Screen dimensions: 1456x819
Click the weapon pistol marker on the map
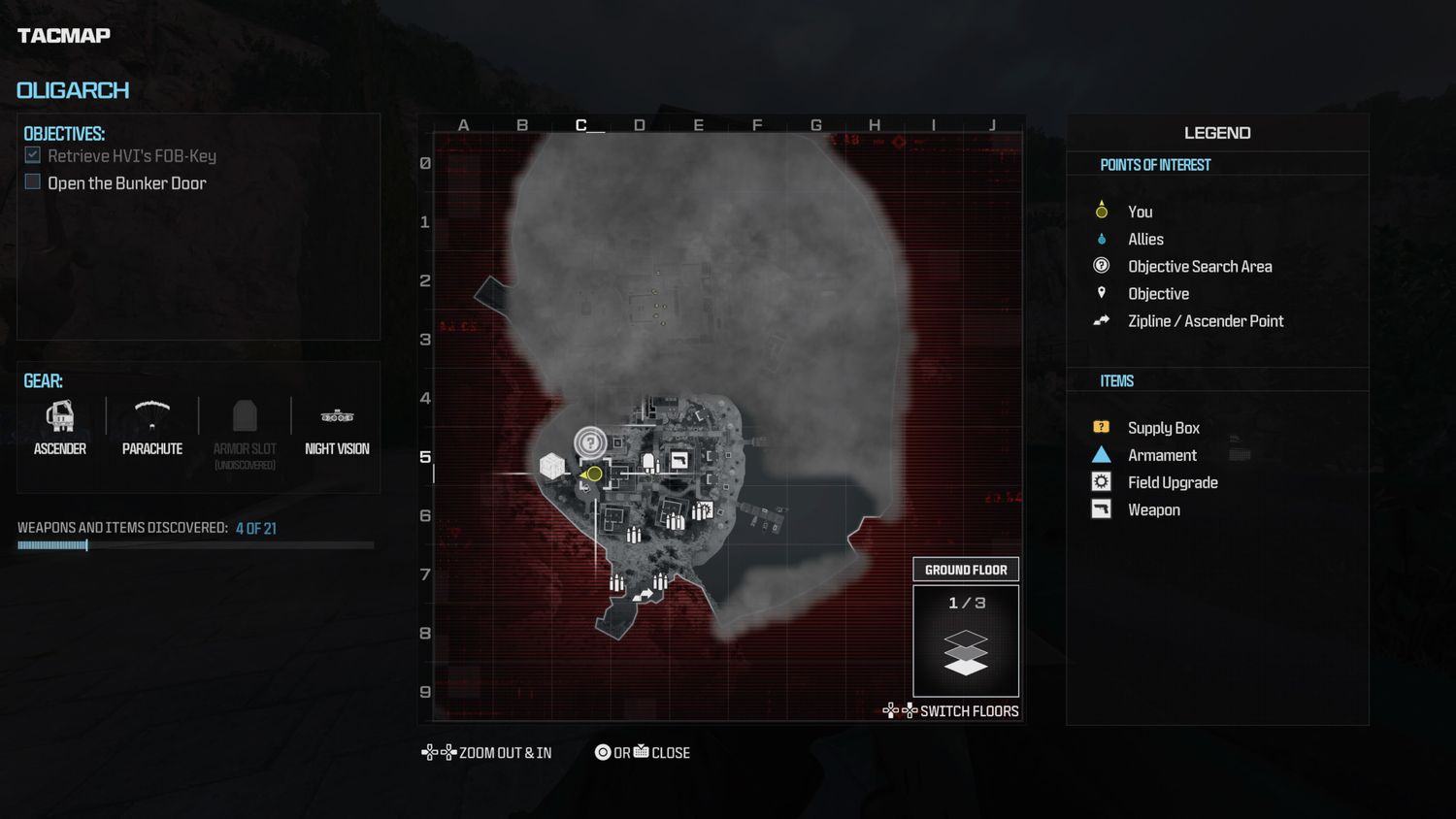(679, 460)
